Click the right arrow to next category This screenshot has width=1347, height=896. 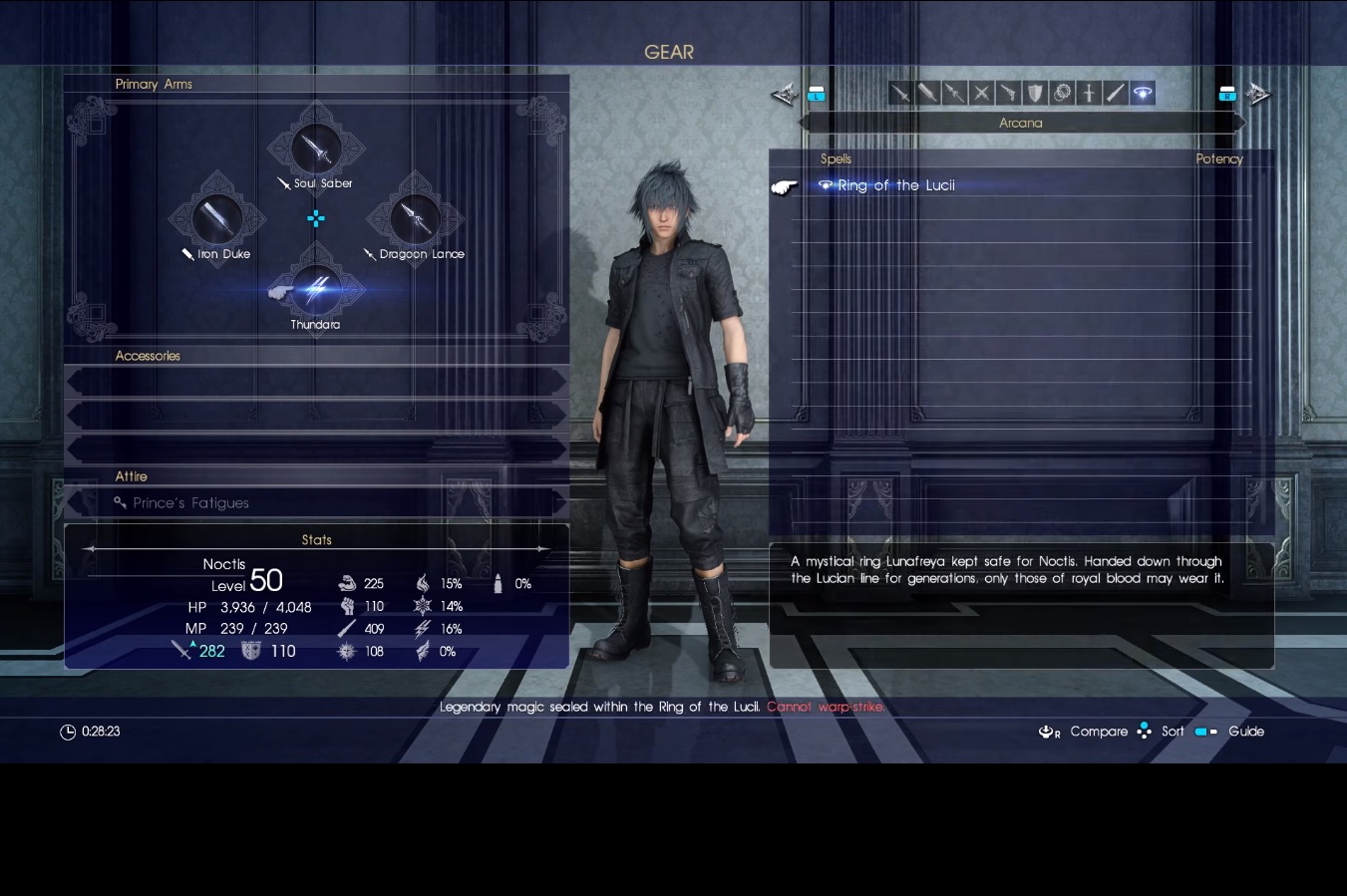(1258, 95)
